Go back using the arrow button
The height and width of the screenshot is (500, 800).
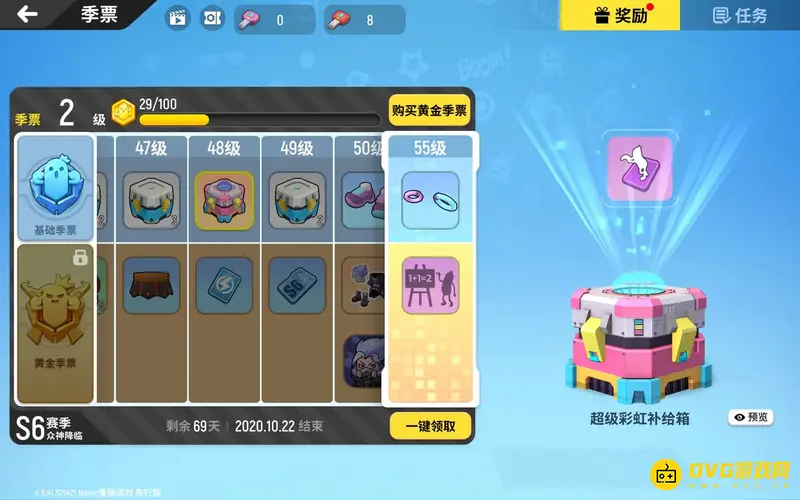(28, 14)
